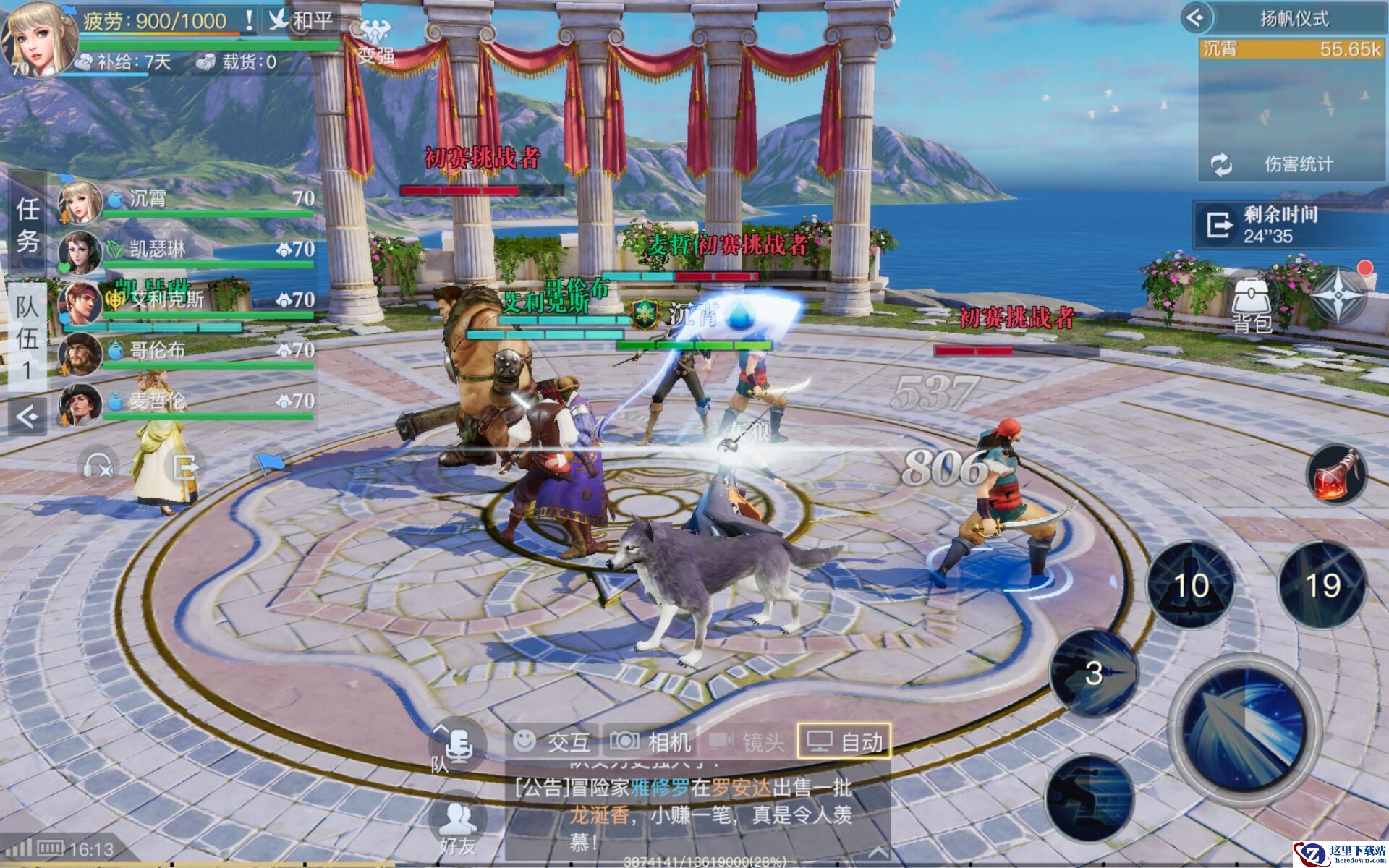Open the 相机 camera mode

tap(650, 741)
